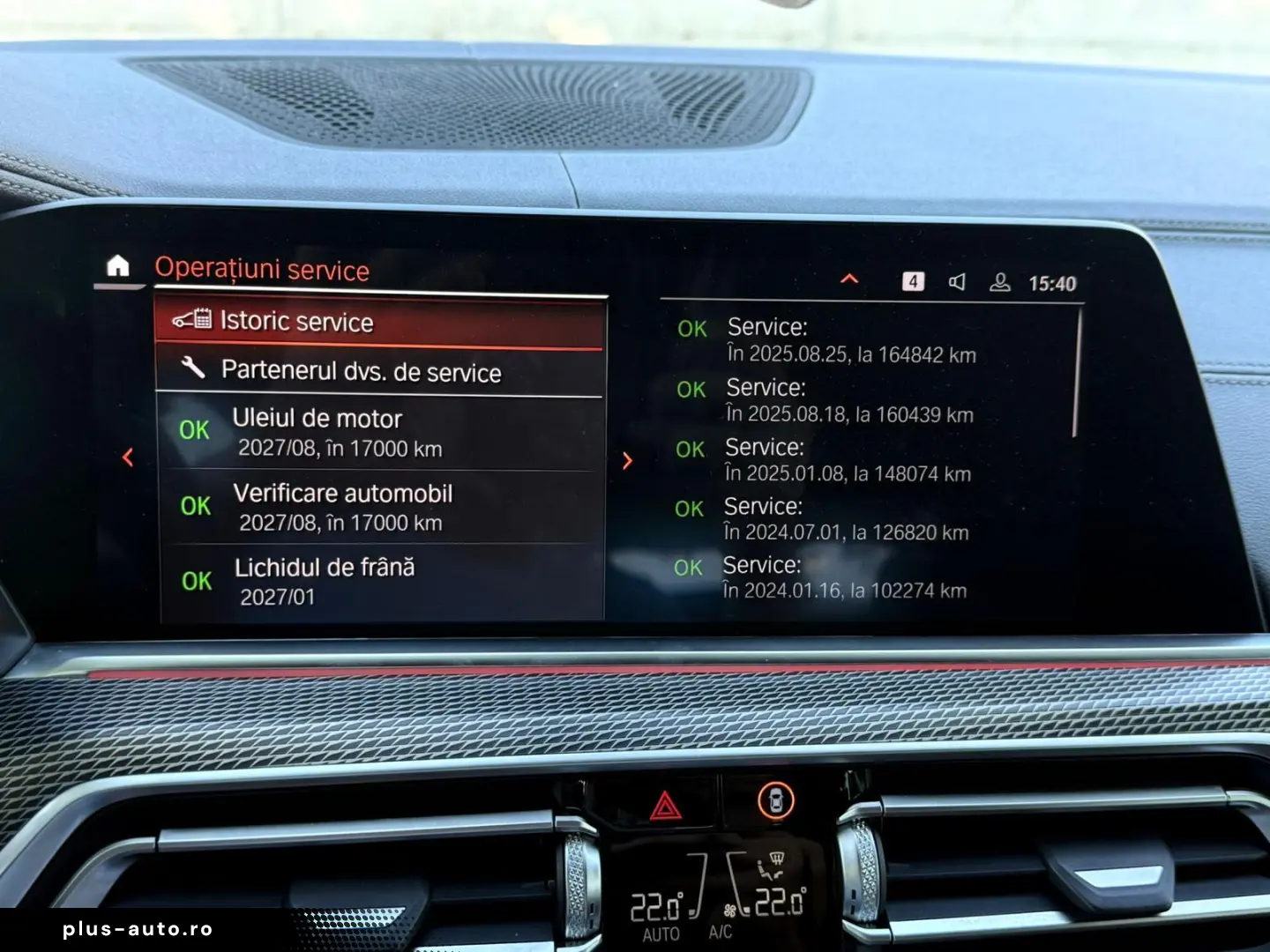Open next page with right red arrow
Screen dimensions: 1270x952
point(627,460)
